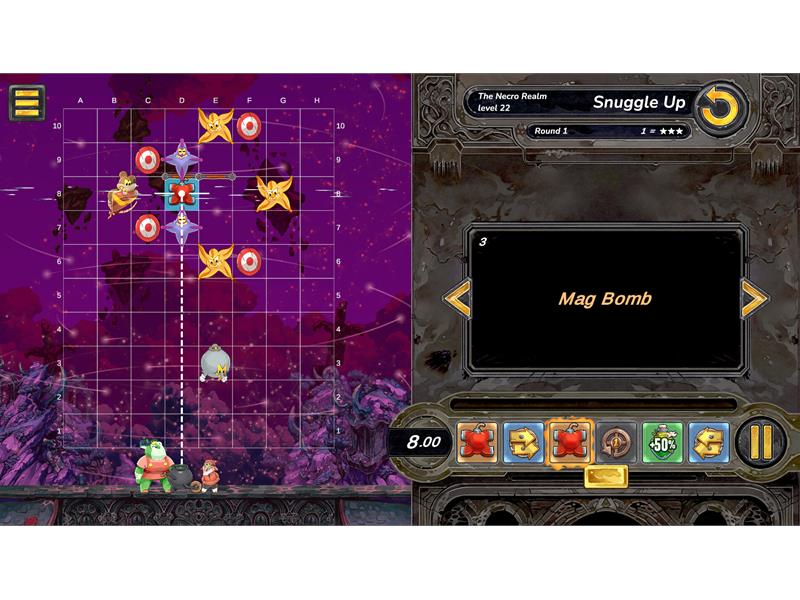Show the previous card with left arrow
This screenshot has width=800, height=600.
point(457,298)
